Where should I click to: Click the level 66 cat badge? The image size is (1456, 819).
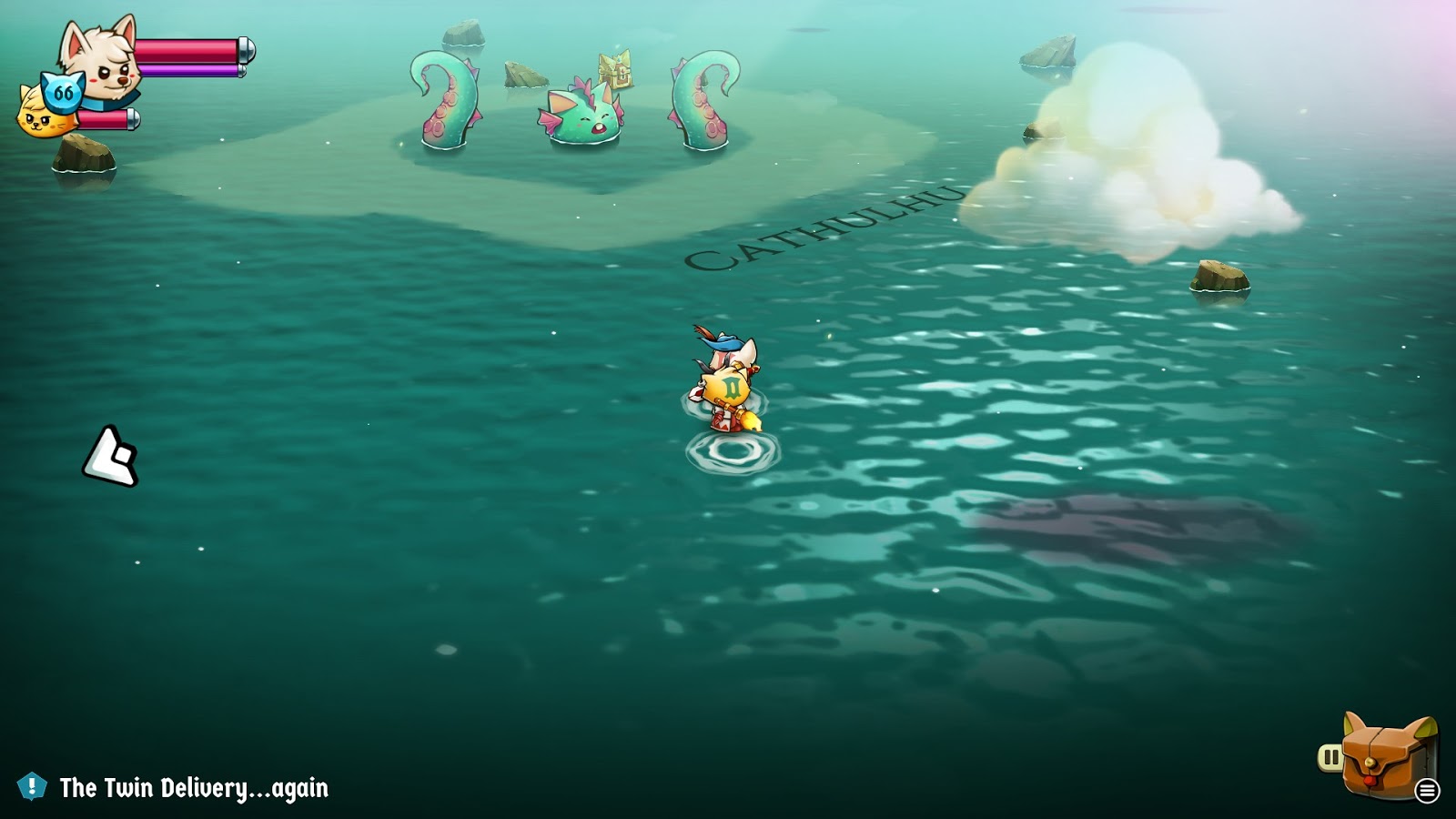click(x=62, y=91)
